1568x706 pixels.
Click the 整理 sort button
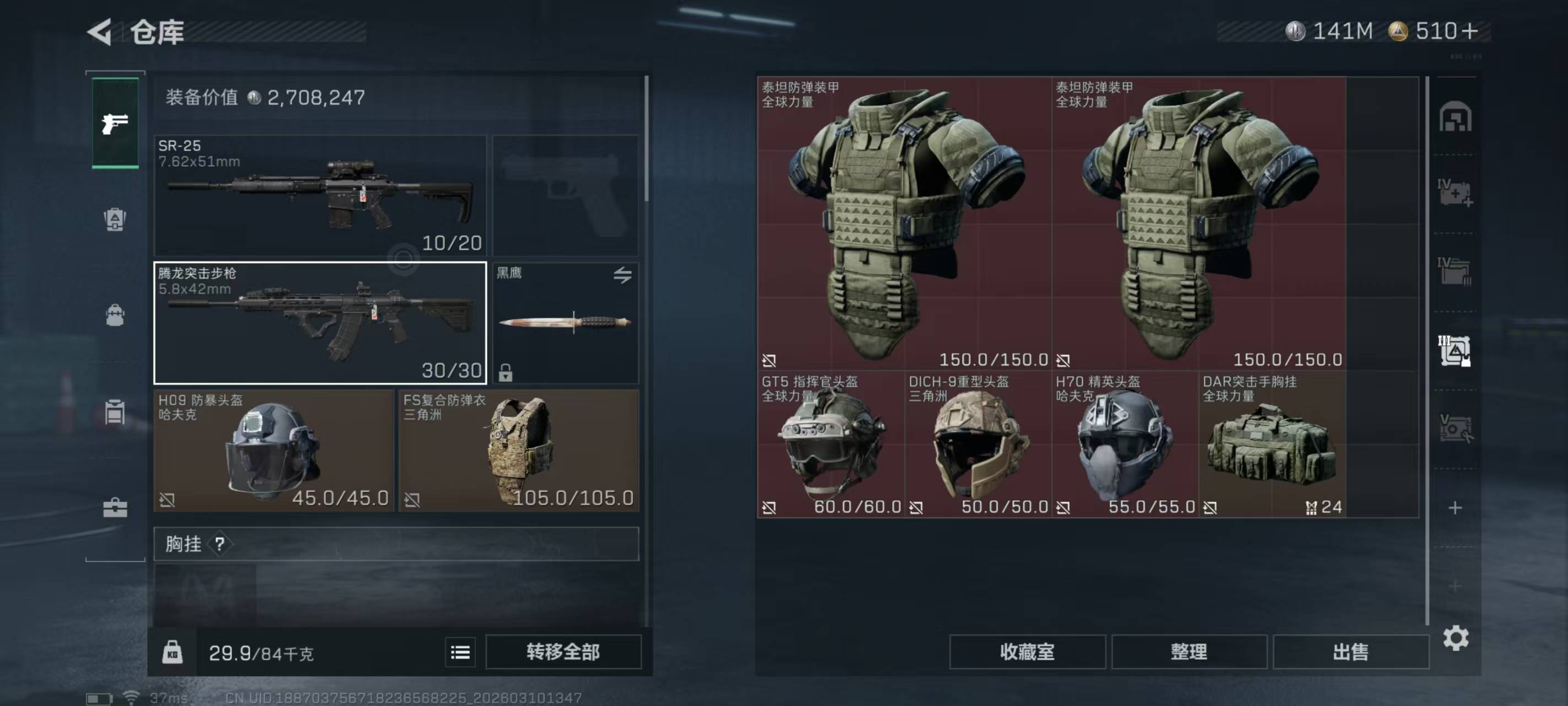[x=1189, y=652]
